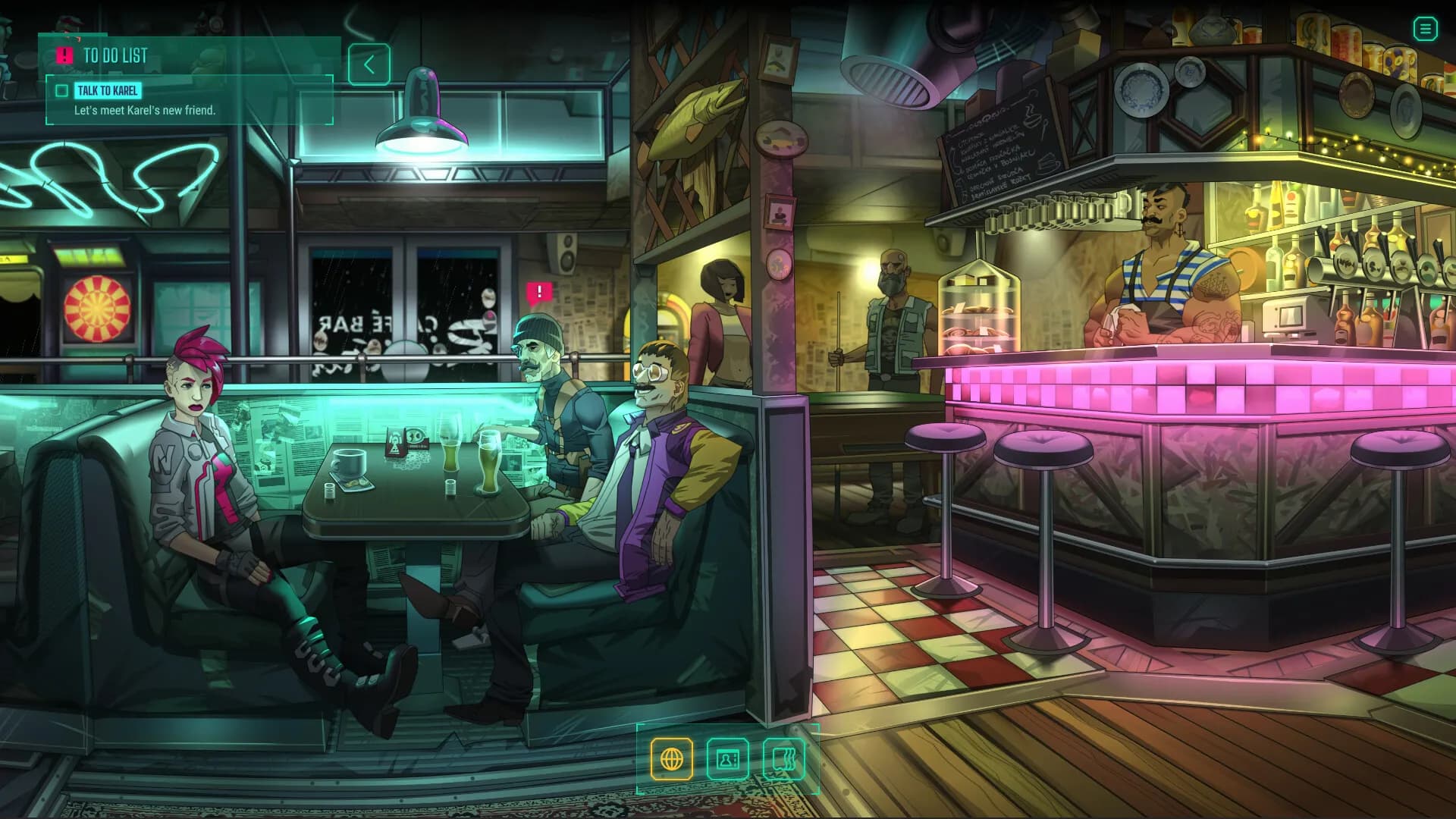The image size is (1456, 819).
Task: Select the Talk to Karel task entry
Action: pos(108,91)
